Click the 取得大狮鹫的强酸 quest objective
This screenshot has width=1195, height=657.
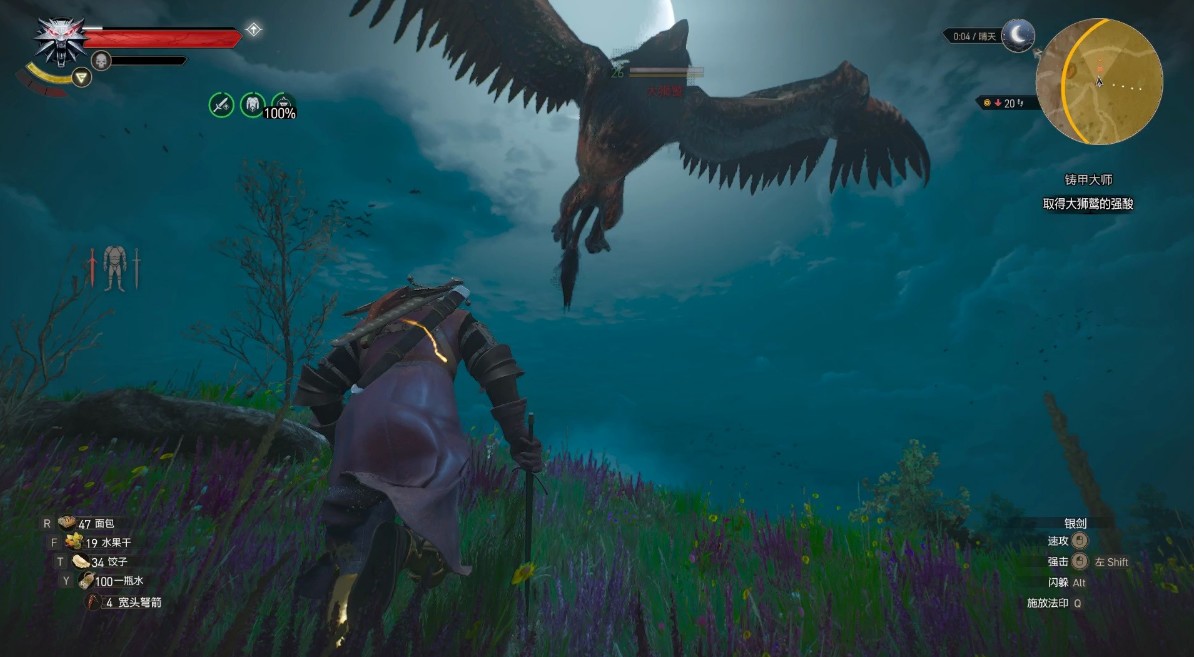[x=1087, y=204]
